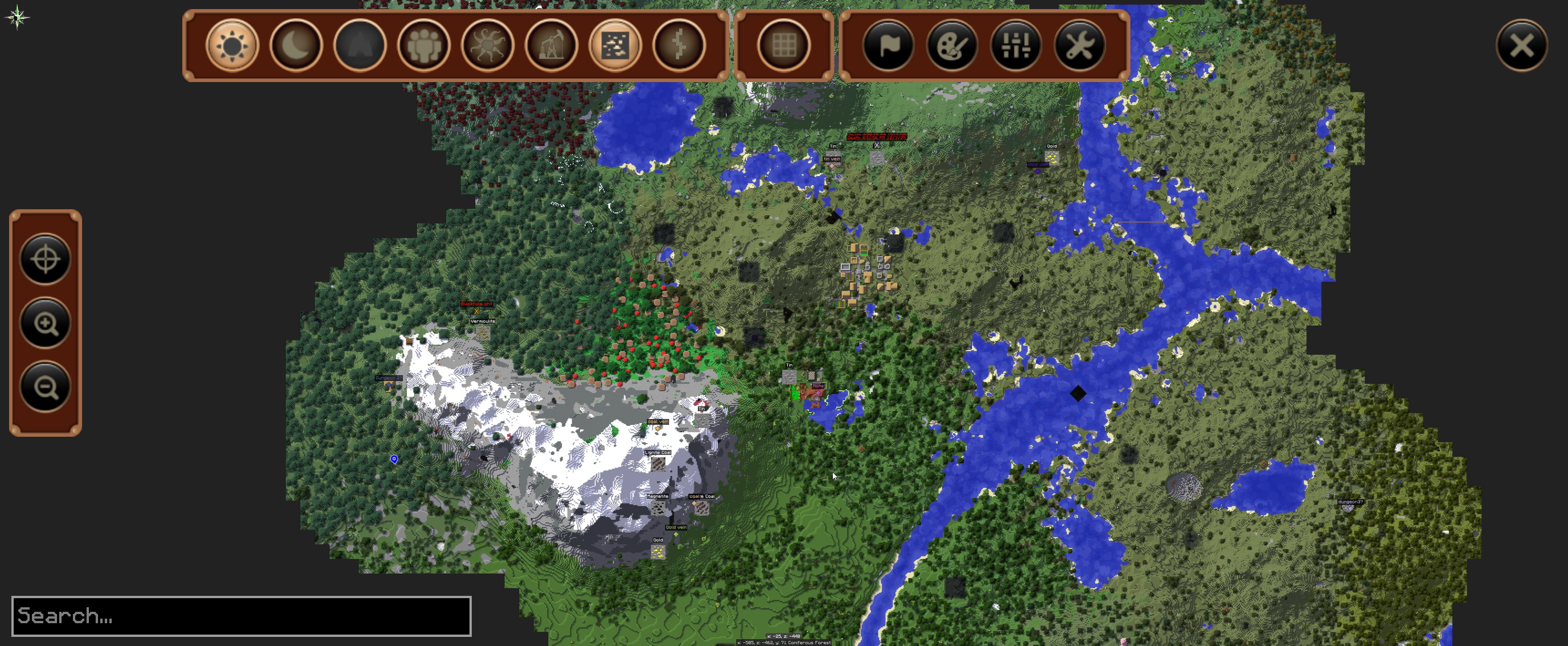Open the options sliders button
This screenshot has height=646, width=1568.
coord(1016,45)
